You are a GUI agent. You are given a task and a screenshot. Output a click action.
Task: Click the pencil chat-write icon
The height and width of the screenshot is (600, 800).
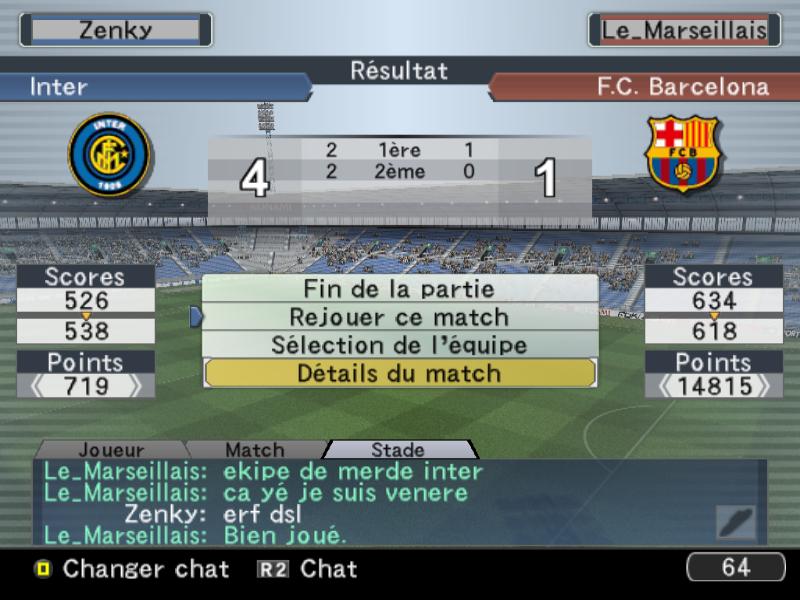point(736,522)
